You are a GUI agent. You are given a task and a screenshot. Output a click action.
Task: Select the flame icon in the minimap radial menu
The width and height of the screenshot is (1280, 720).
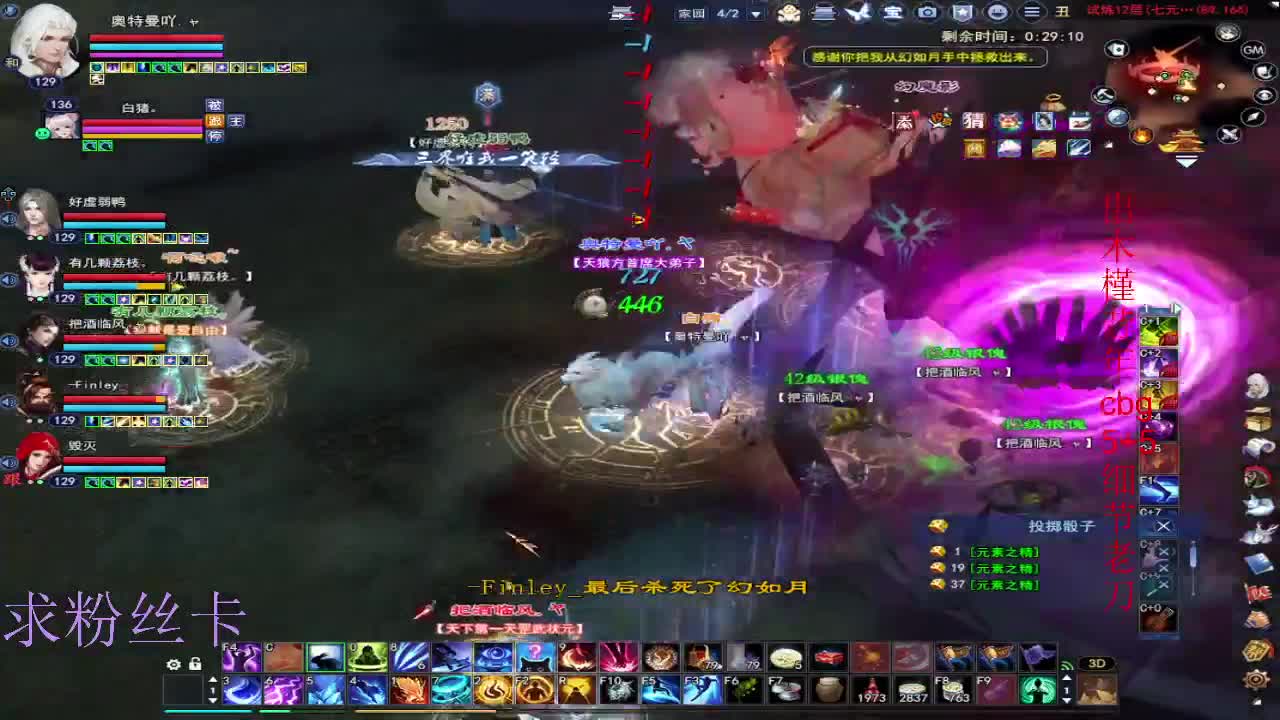coord(1141,134)
